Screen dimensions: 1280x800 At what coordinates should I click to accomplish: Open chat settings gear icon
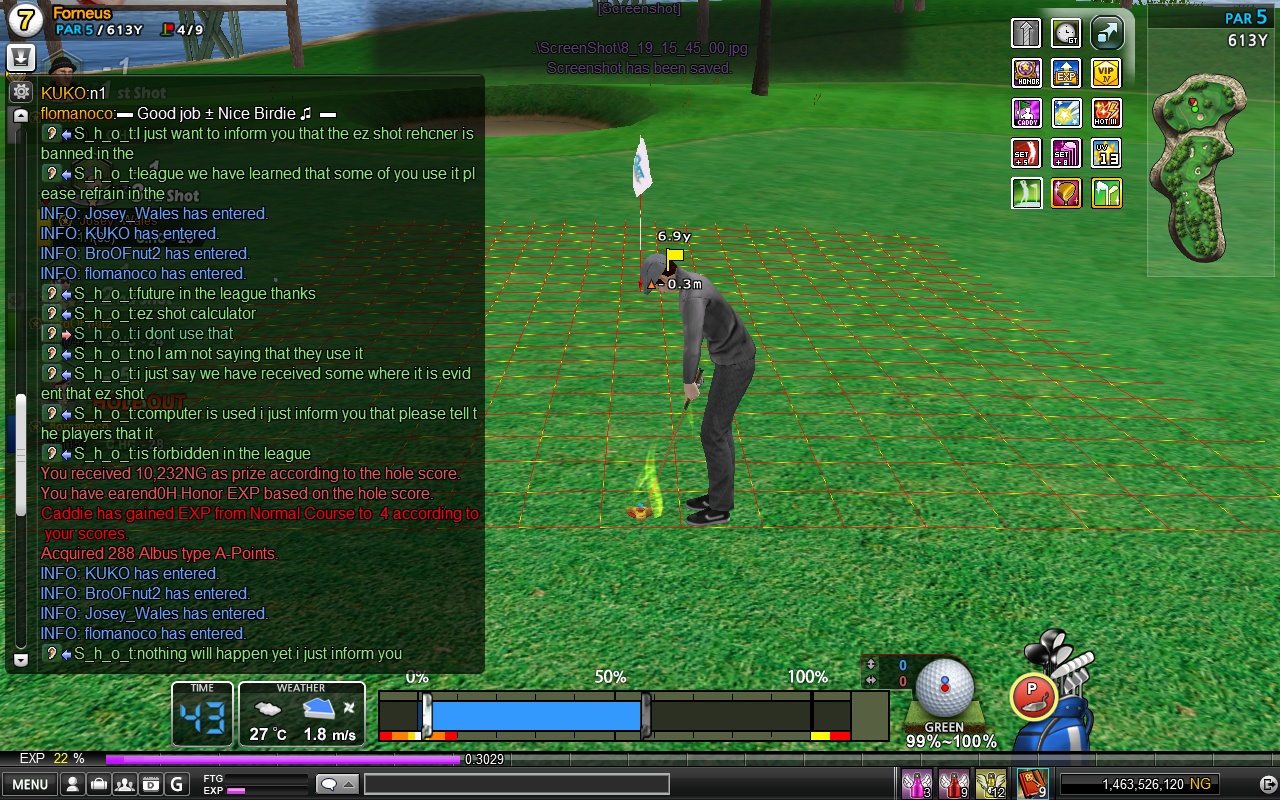[x=20, y=92]
